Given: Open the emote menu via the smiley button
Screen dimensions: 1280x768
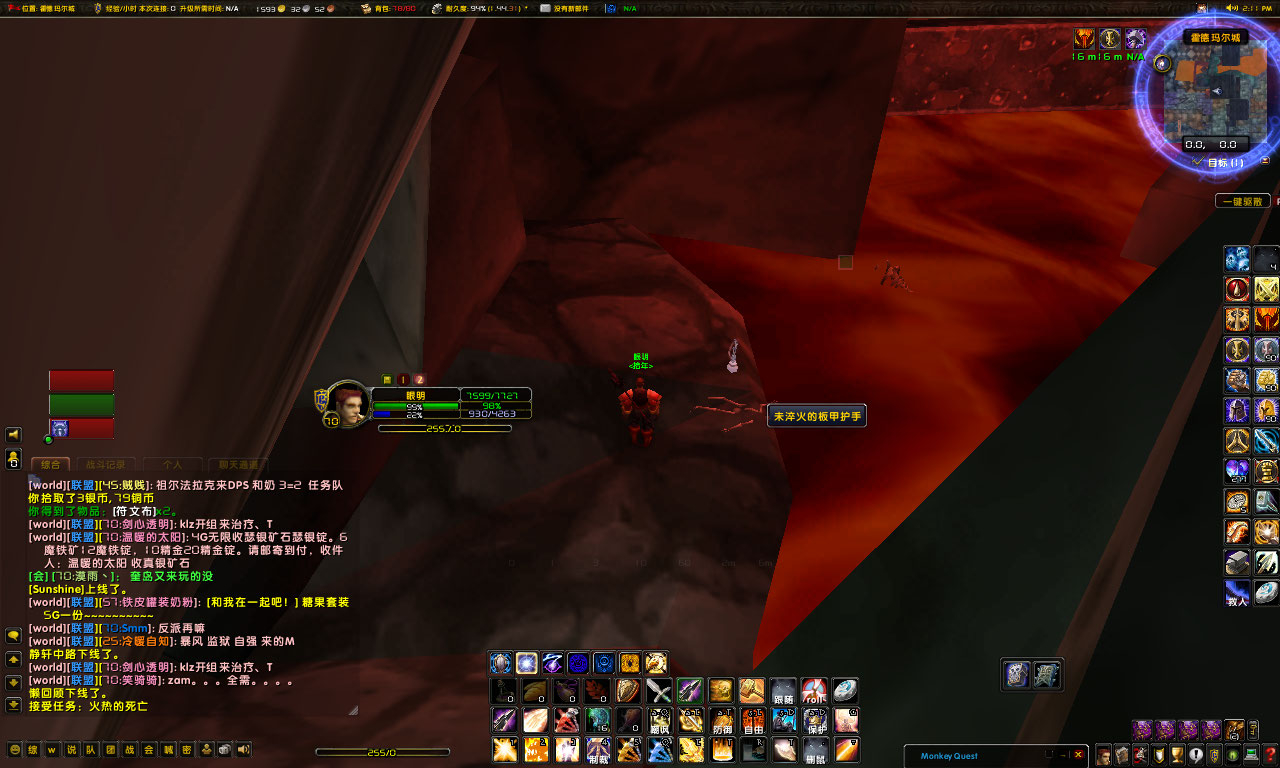Looking at the screenshot, I should (15, 749).
